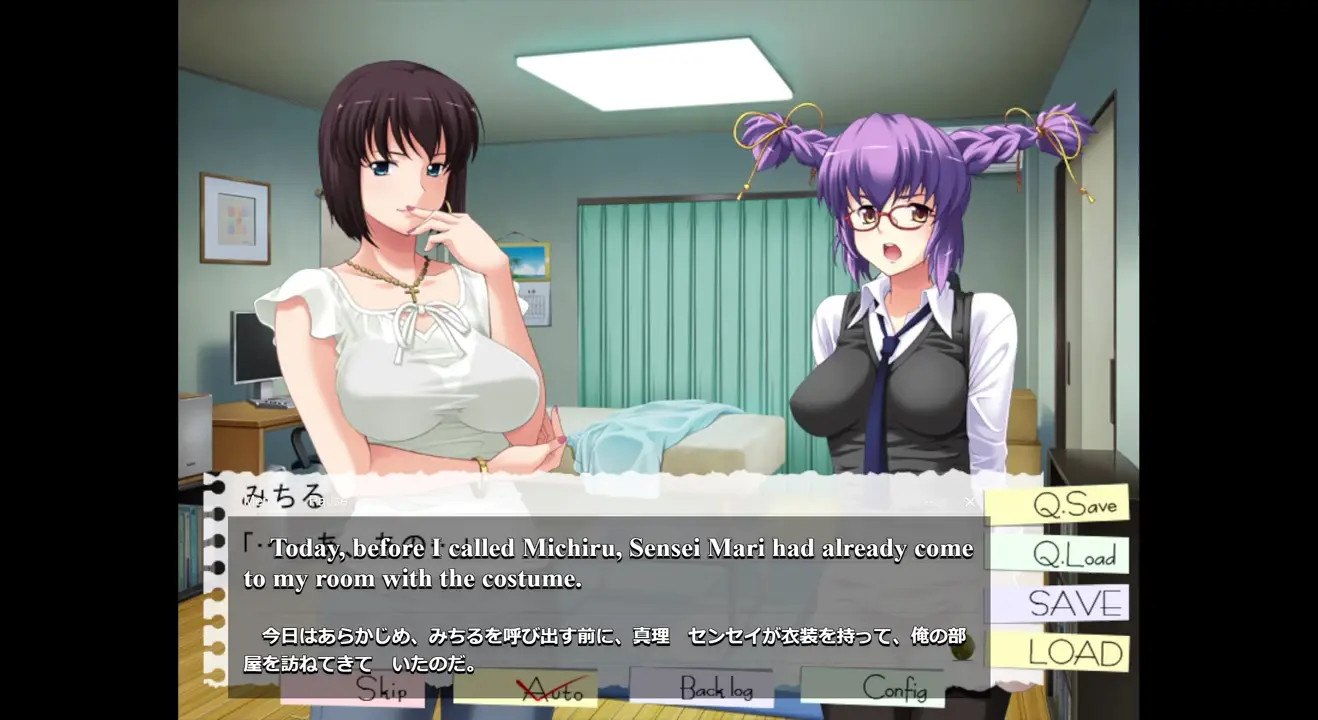Open the LOAD menu

click(x=1061, y=654)
